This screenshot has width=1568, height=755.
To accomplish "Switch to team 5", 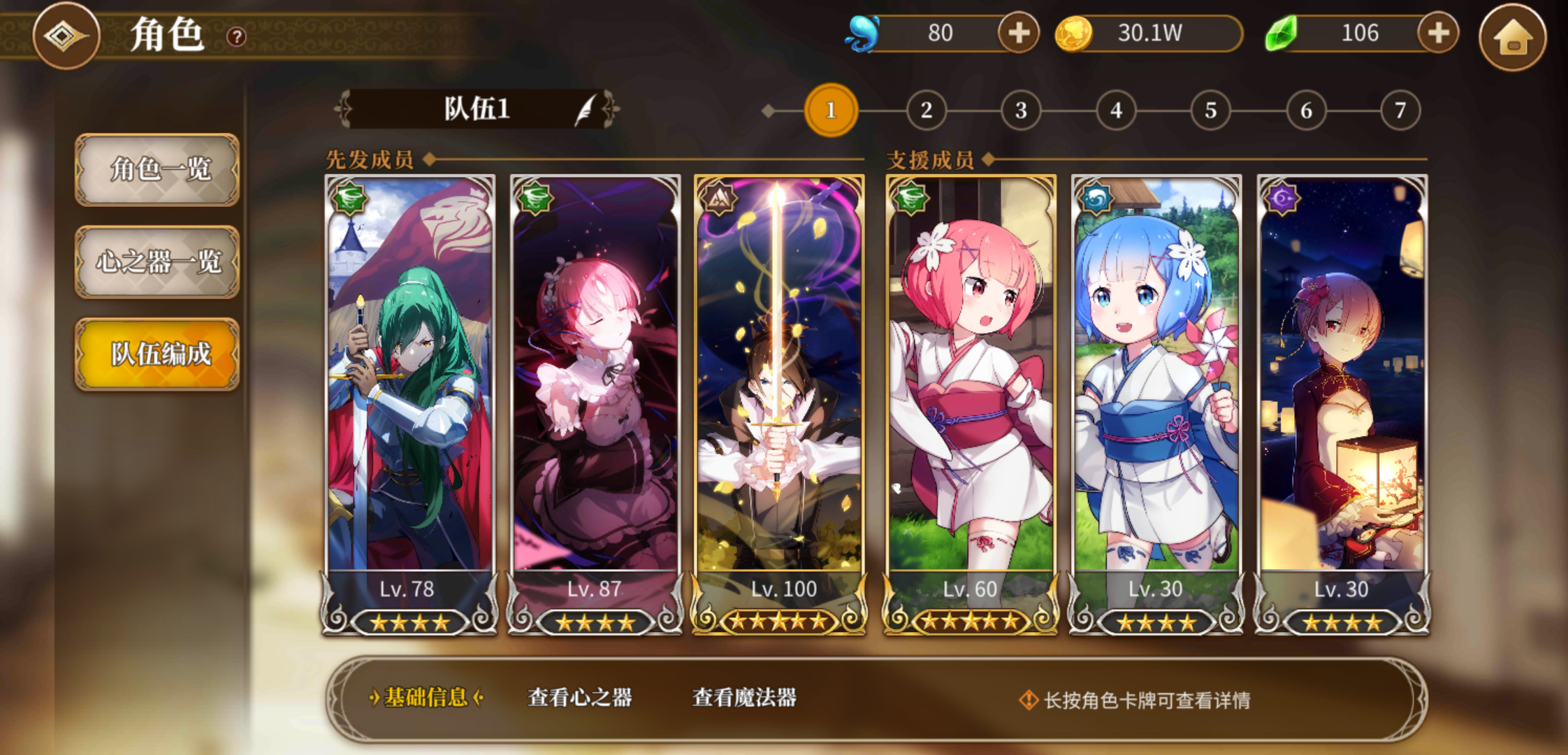I will (1210, 109).
